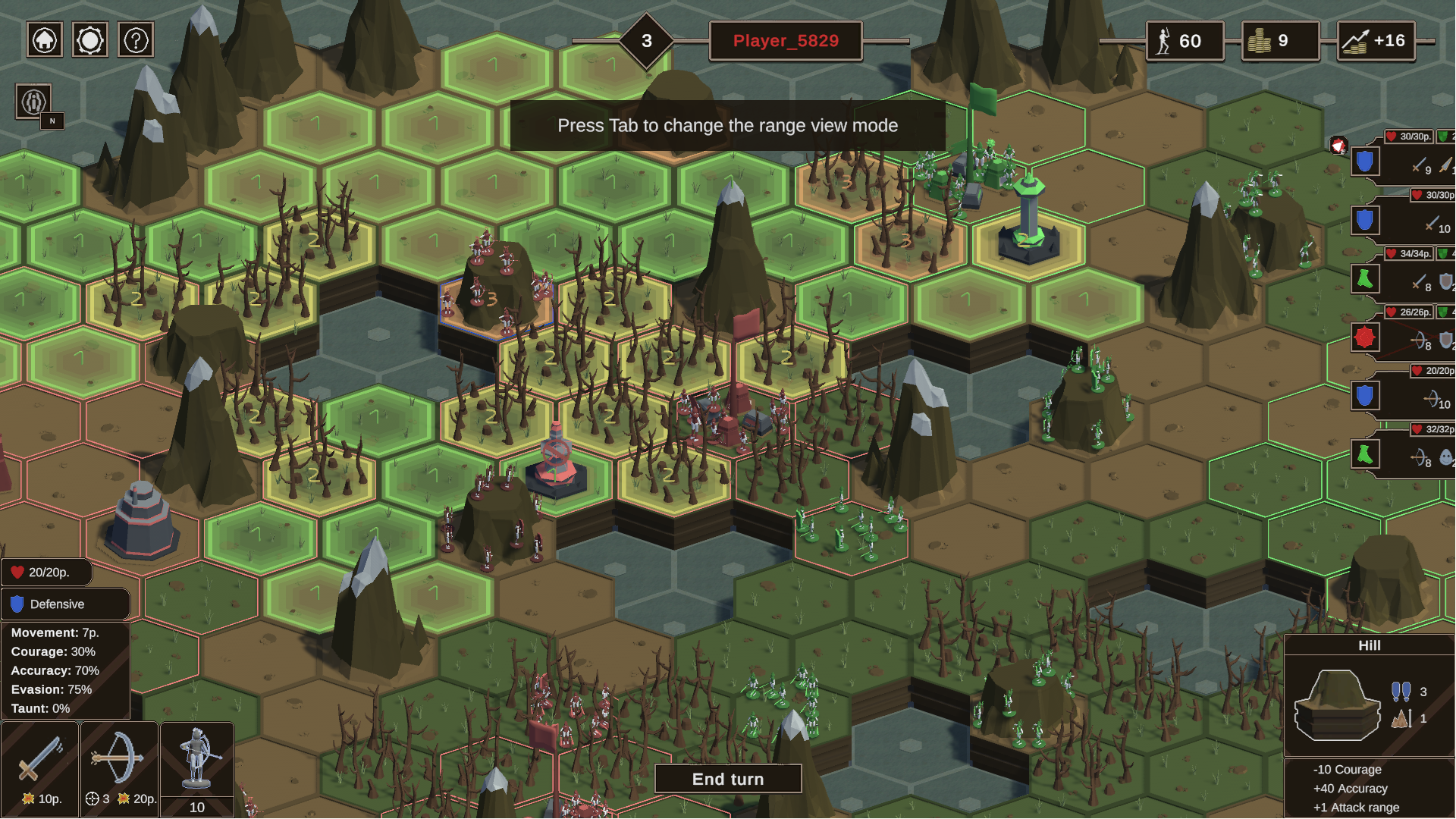Image resolution: width=1456 pixels, height=819 pixels.
Task: Change the Defensive stance setting
Action: 66,604
